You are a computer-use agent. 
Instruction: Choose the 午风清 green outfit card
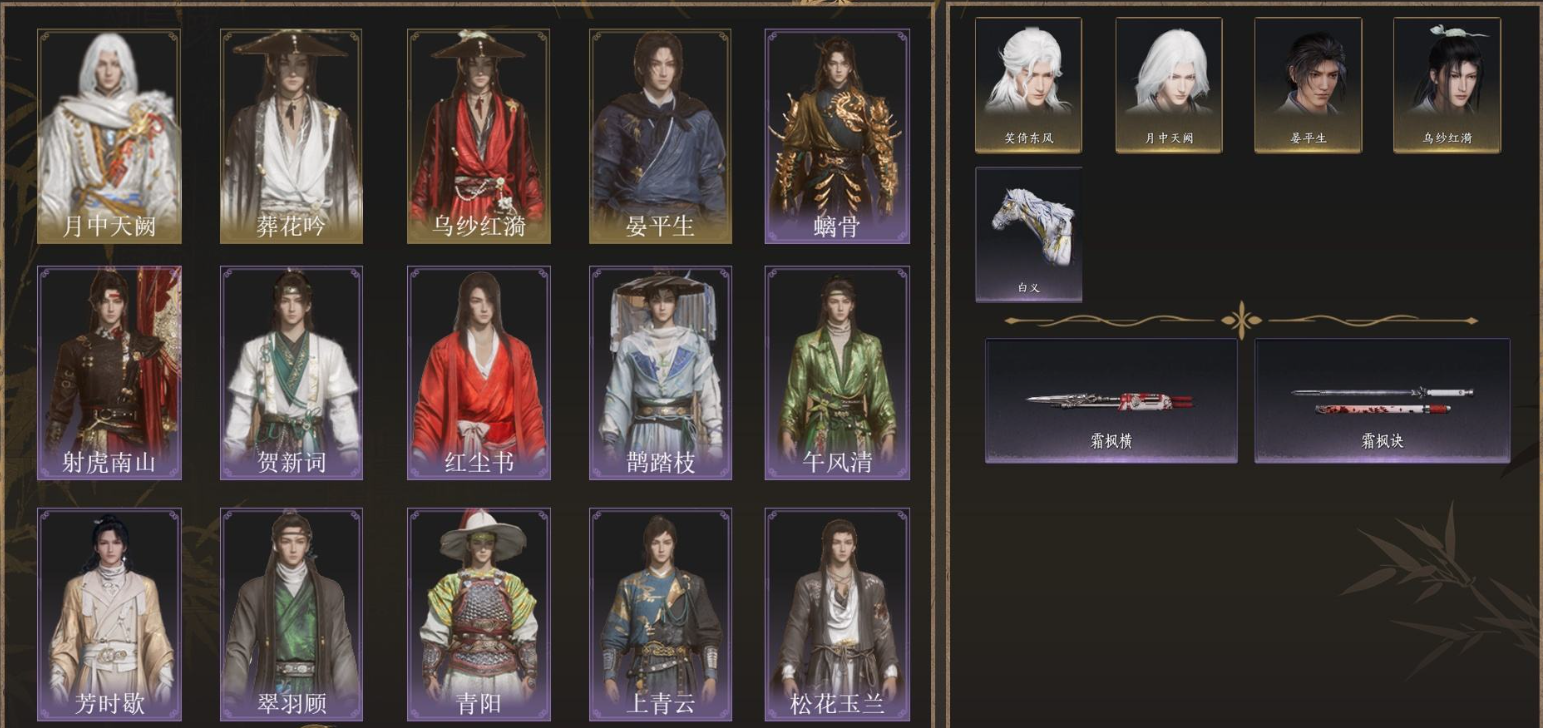click(x=837, y=373)
